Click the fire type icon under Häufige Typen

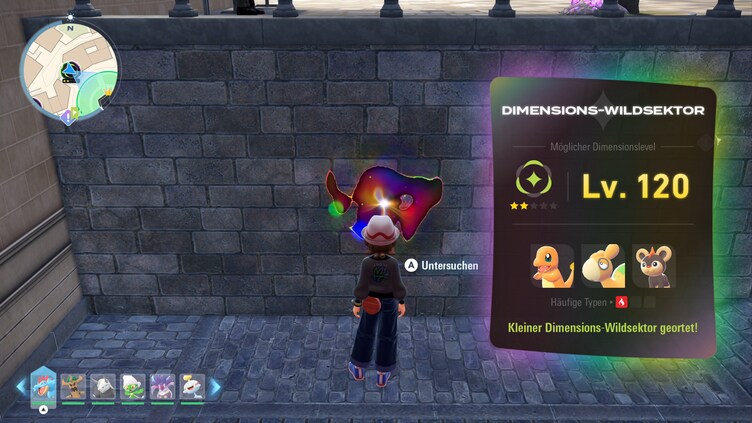622,301
